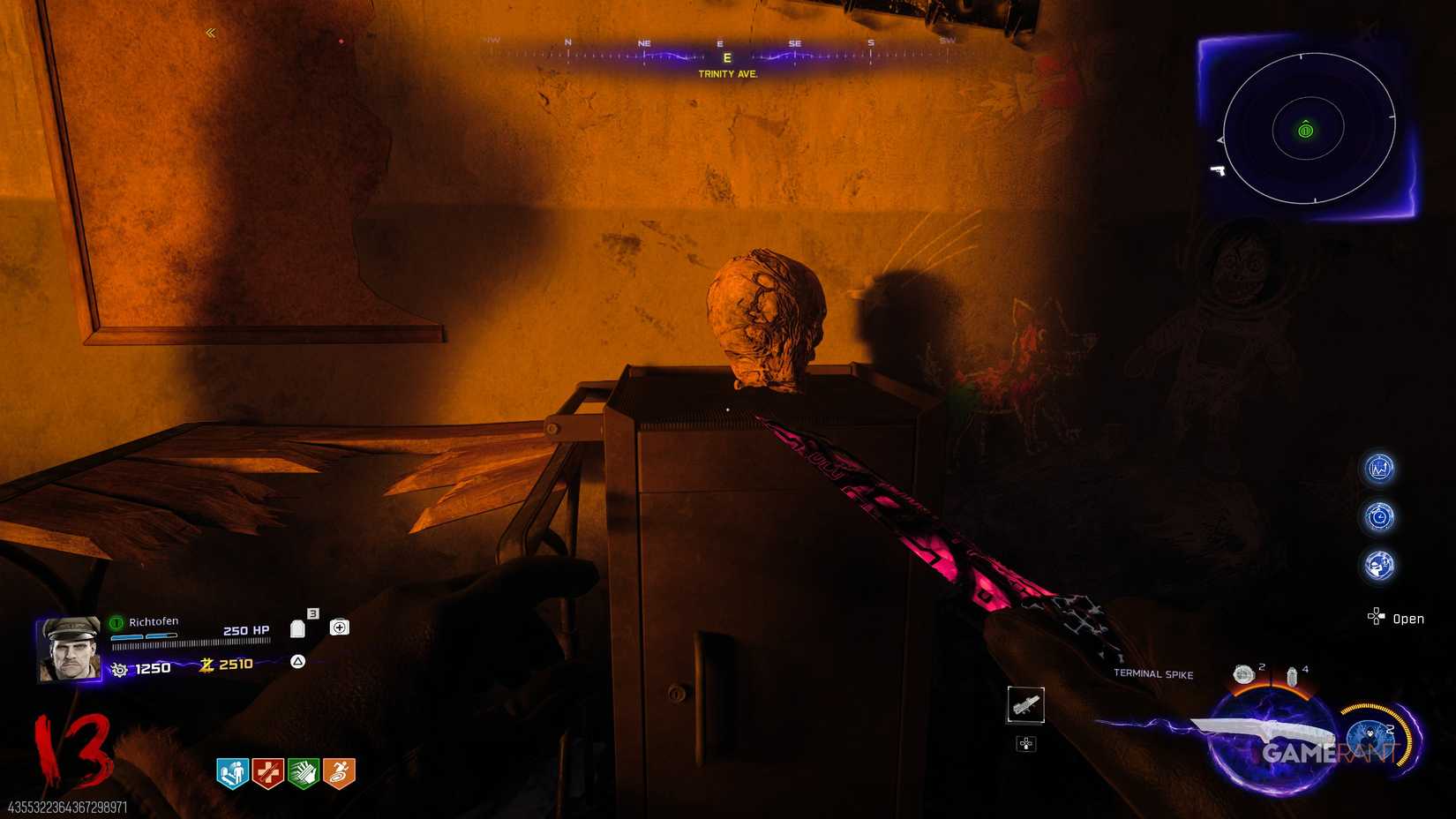Click the frag grenade counter showing 2
The image size is (1456, 819).
1245,672
